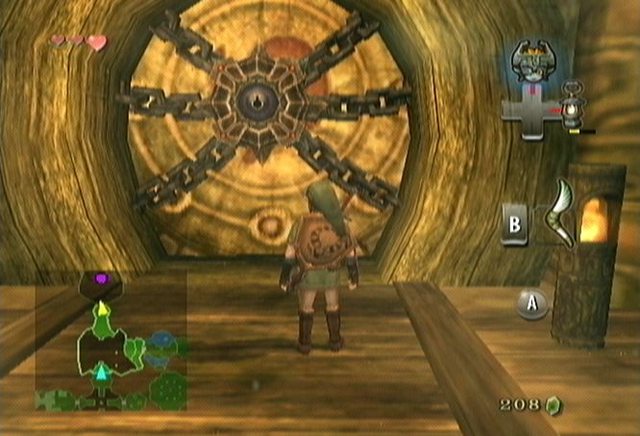640x436 pixels.
Task: Open the dungeon minimap
Action: (x=112, y=342)
